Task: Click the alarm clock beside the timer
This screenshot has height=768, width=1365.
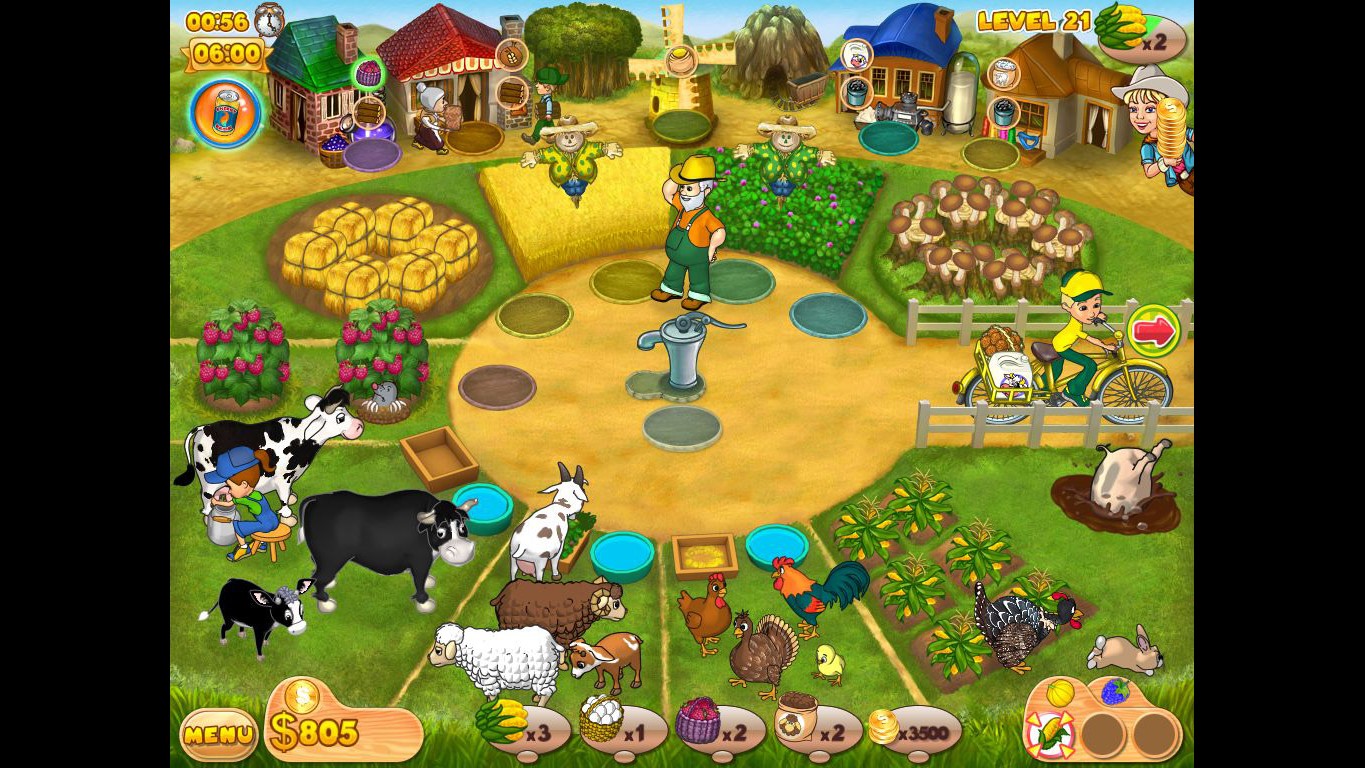Action: tap(270, 20)
